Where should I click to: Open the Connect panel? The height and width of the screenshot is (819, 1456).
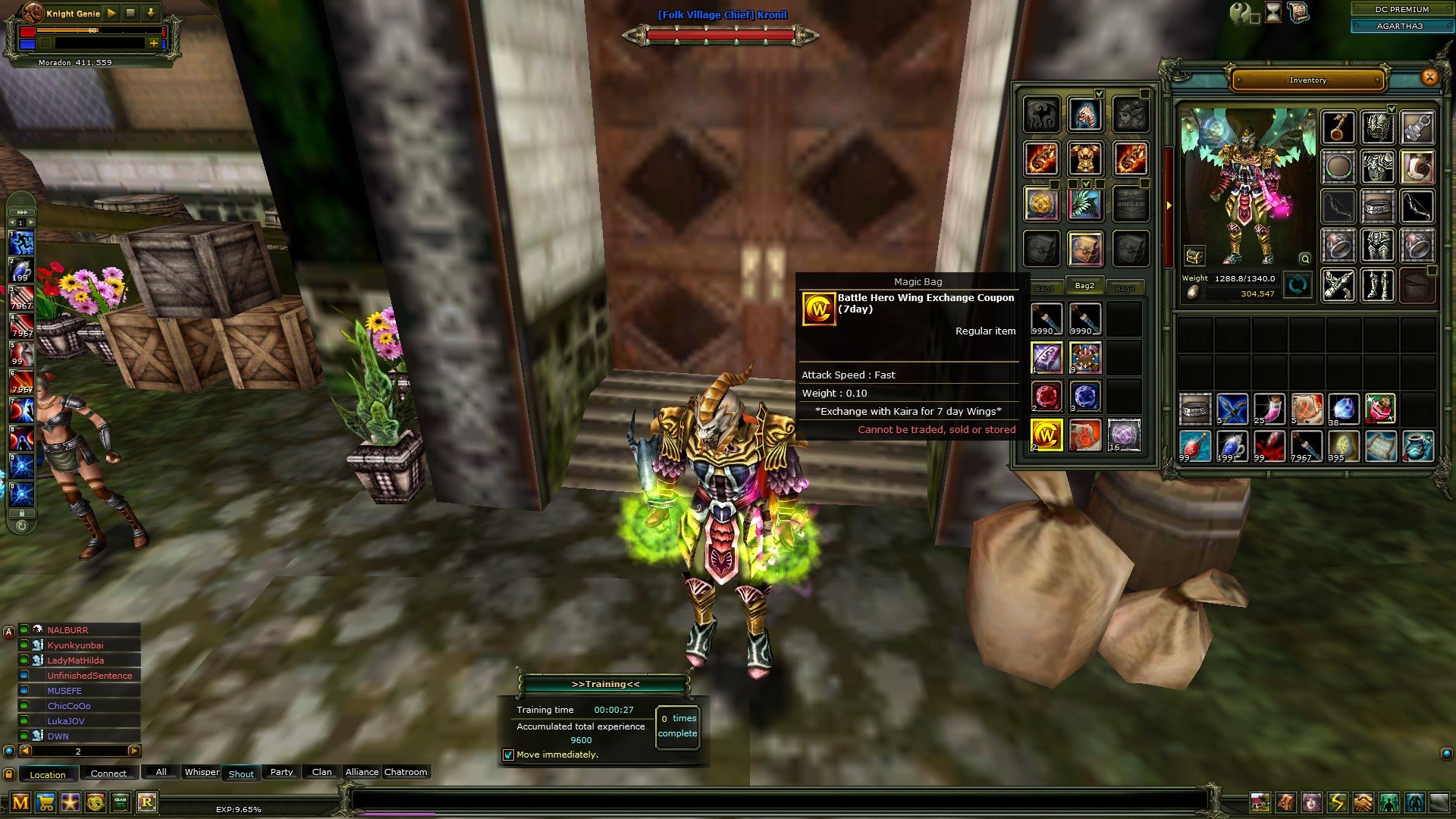(x=108, y=773)
